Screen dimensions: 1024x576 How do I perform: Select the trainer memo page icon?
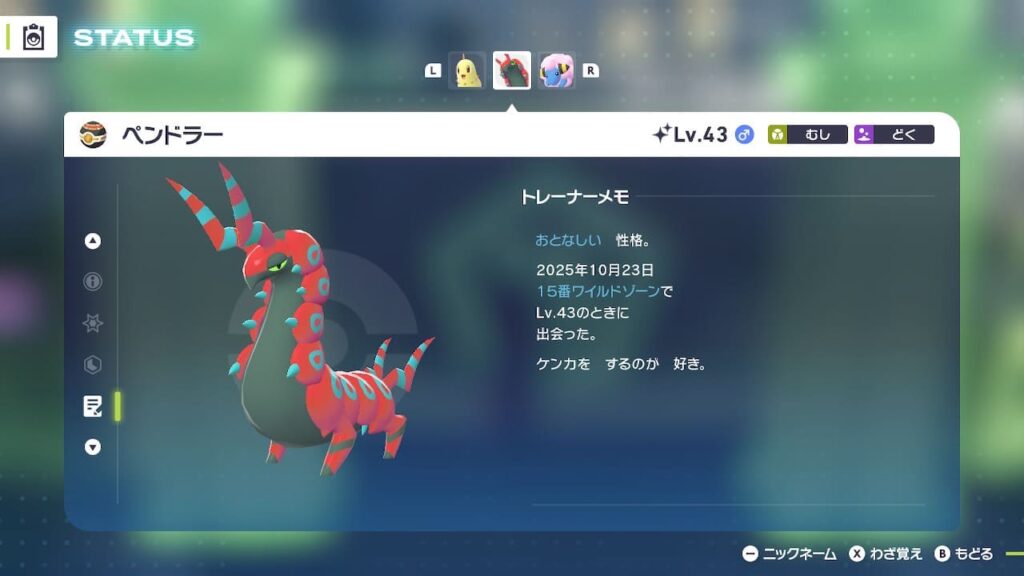click(x=93, y=406)
